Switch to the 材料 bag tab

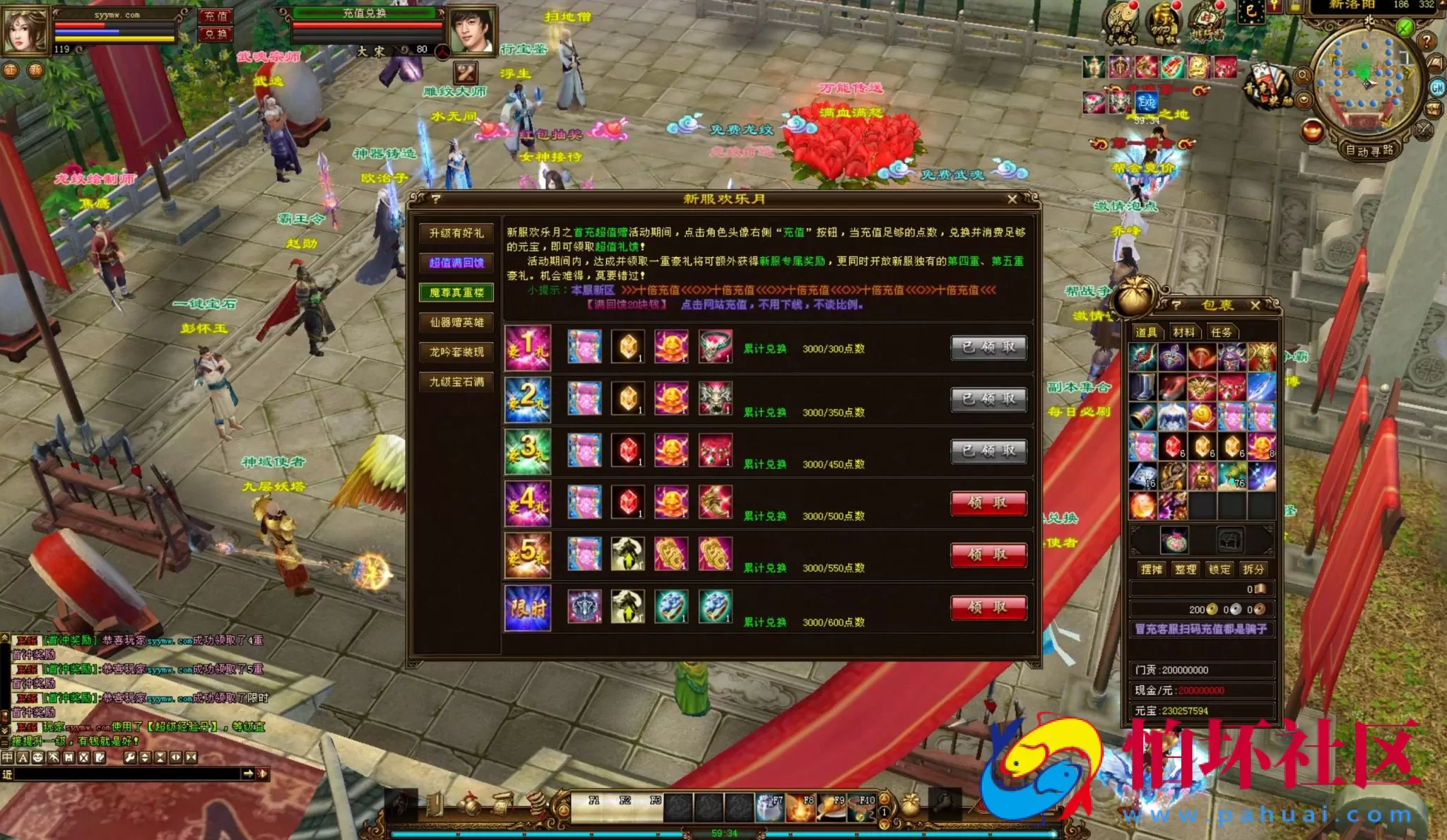pos(1183,332)
